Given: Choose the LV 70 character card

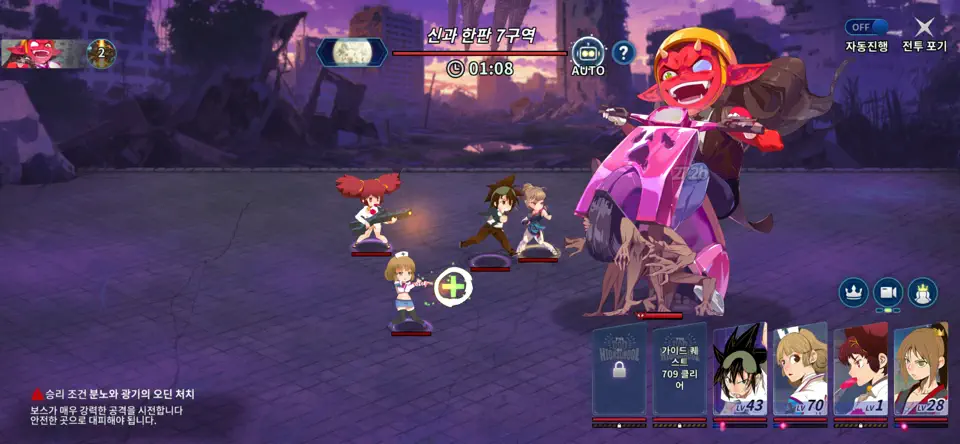Looking at the screenshot, I should point(800,370).
